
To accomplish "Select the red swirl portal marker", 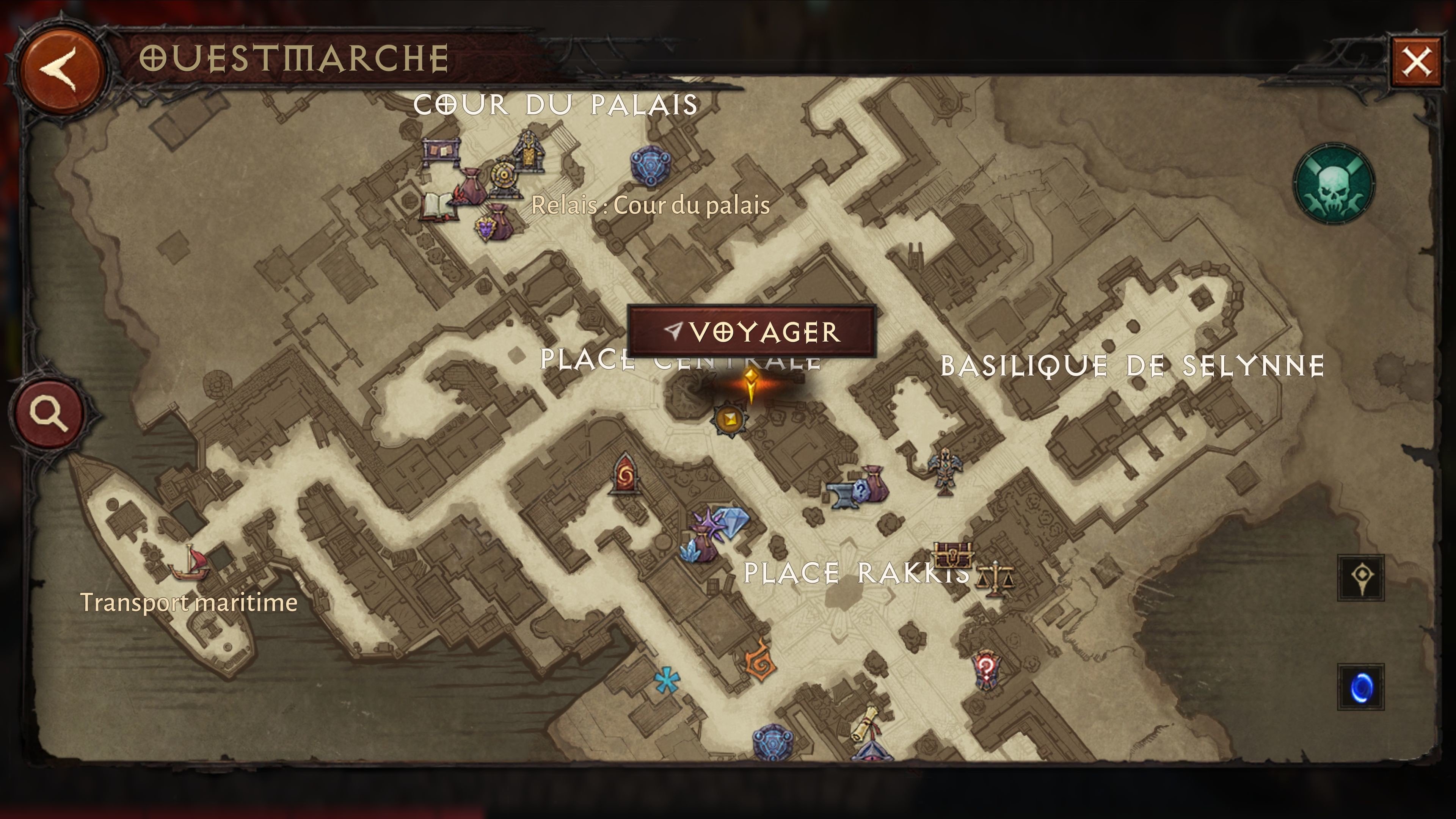I will coord(625,475).
